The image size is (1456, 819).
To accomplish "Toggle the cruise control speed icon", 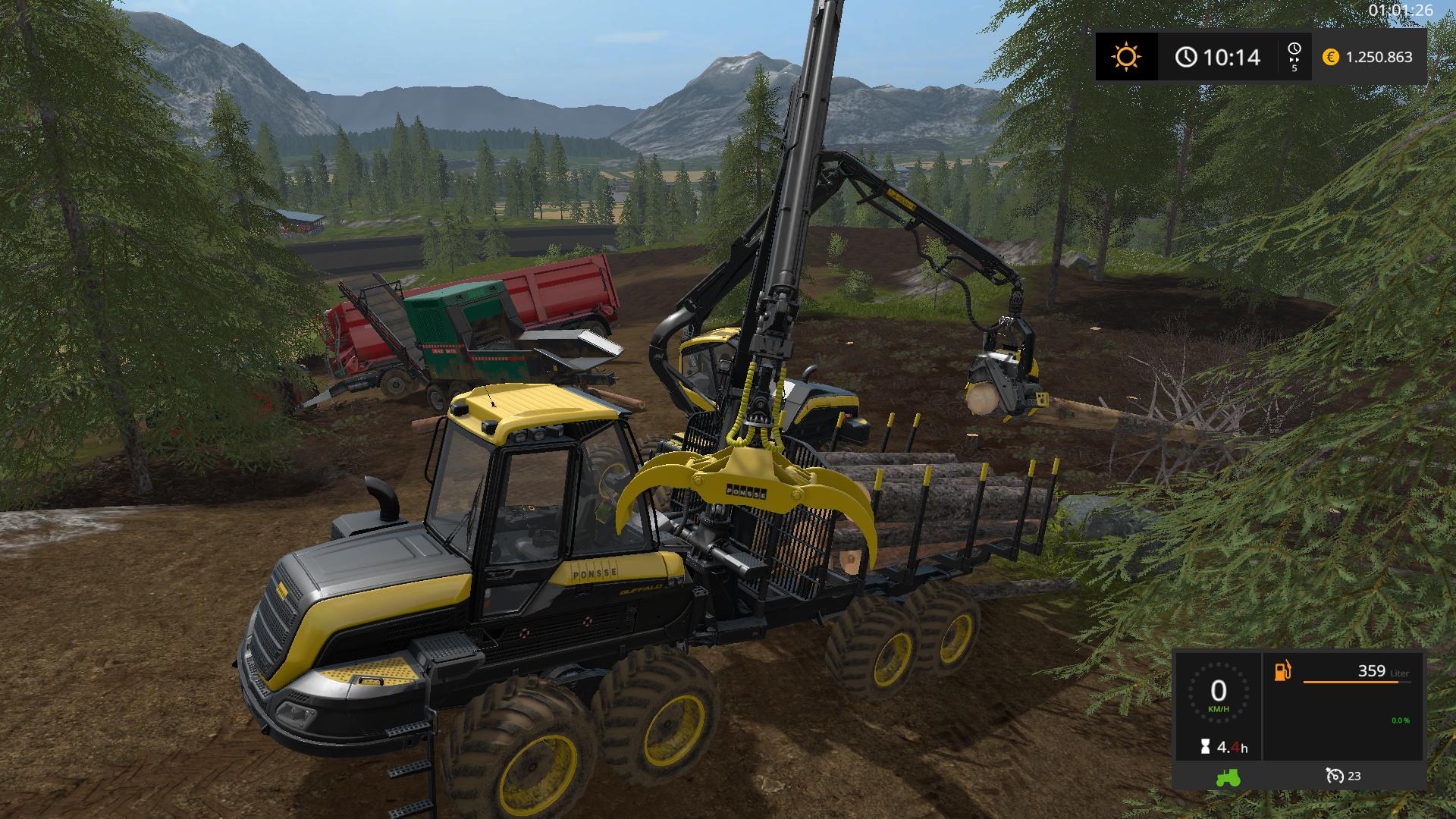I will click(1334, 776).
